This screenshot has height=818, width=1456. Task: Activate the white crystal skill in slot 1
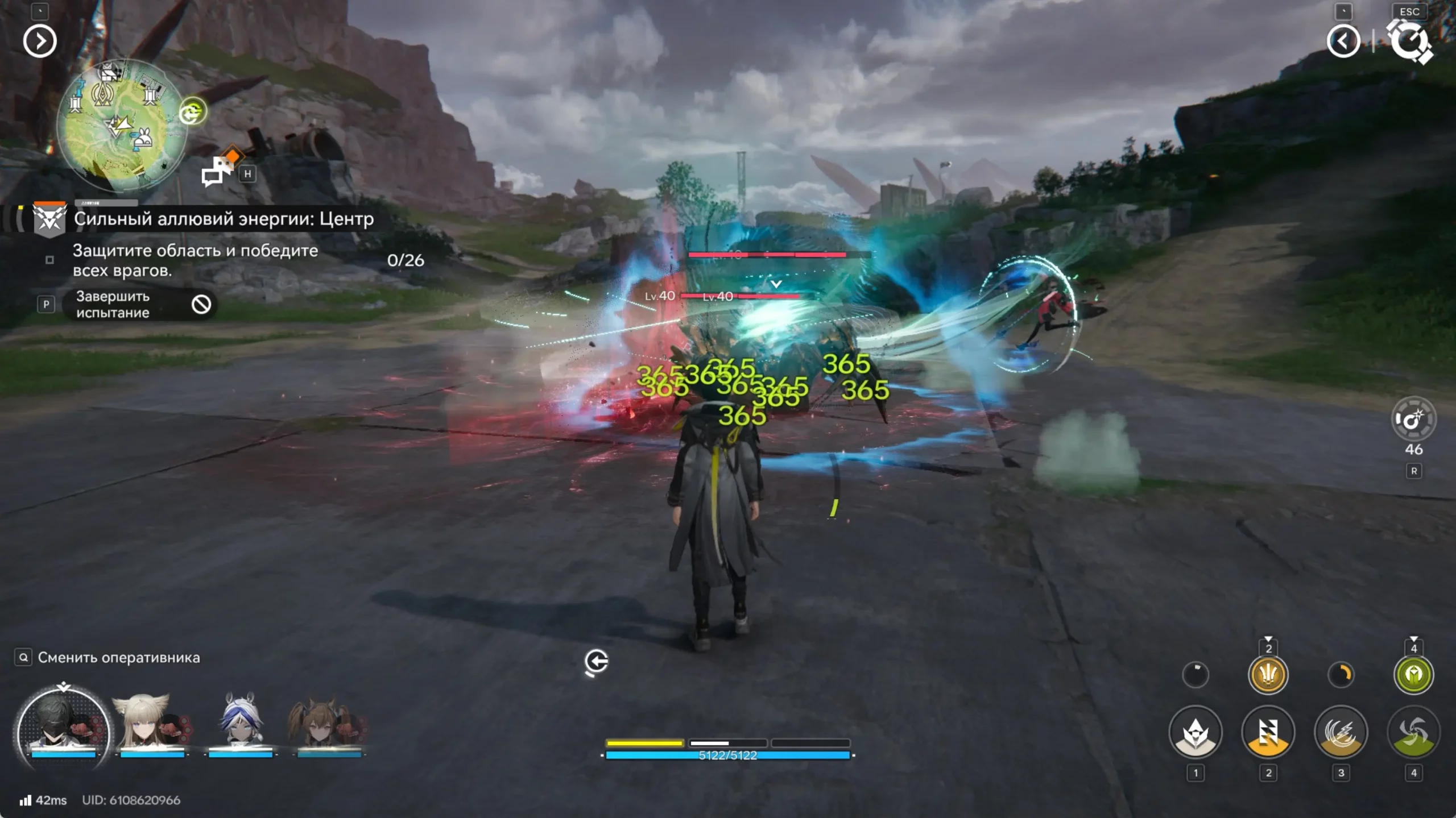coord(1195,732)
